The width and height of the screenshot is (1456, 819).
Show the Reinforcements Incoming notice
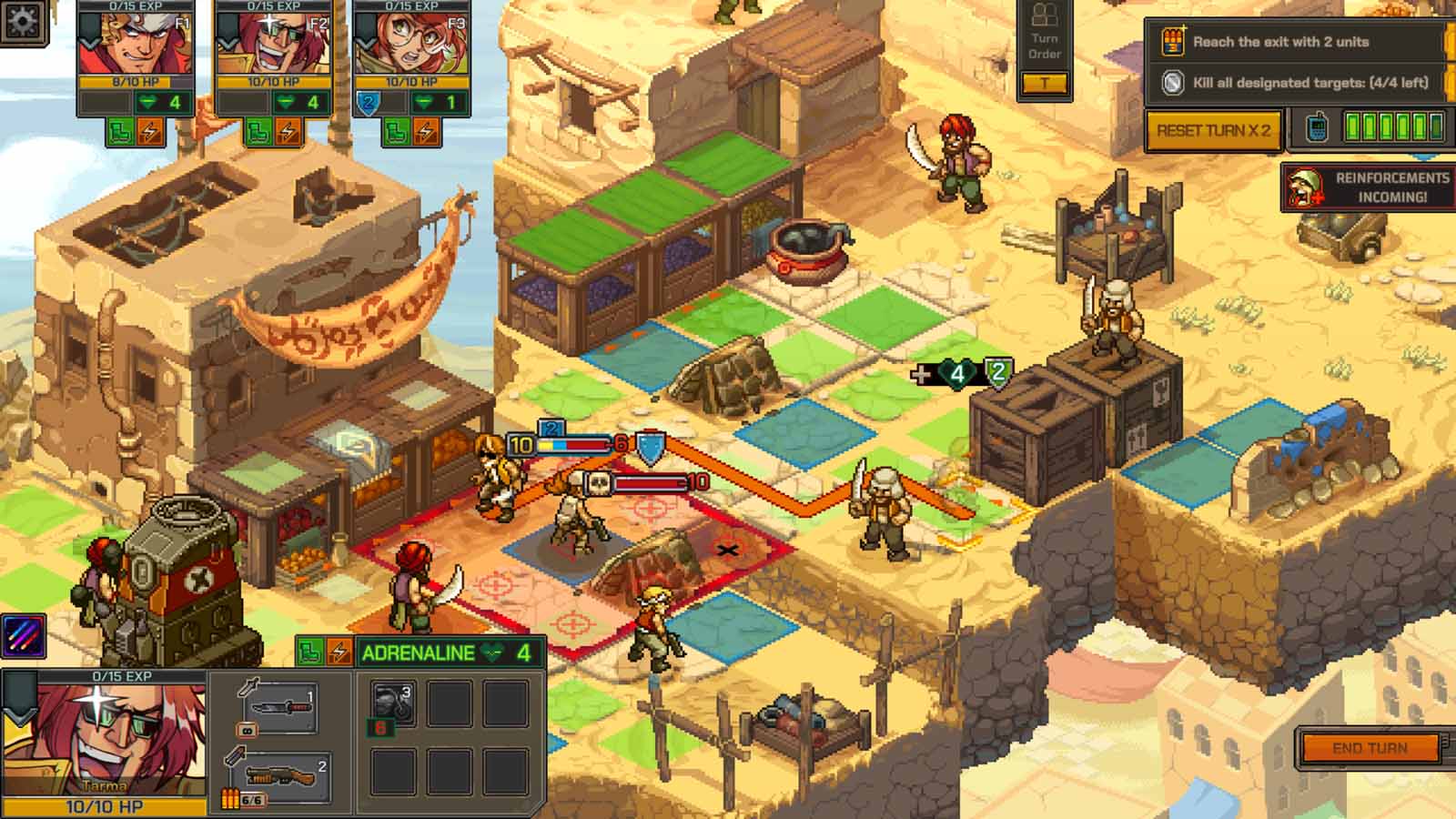[x=1368, y=187]
